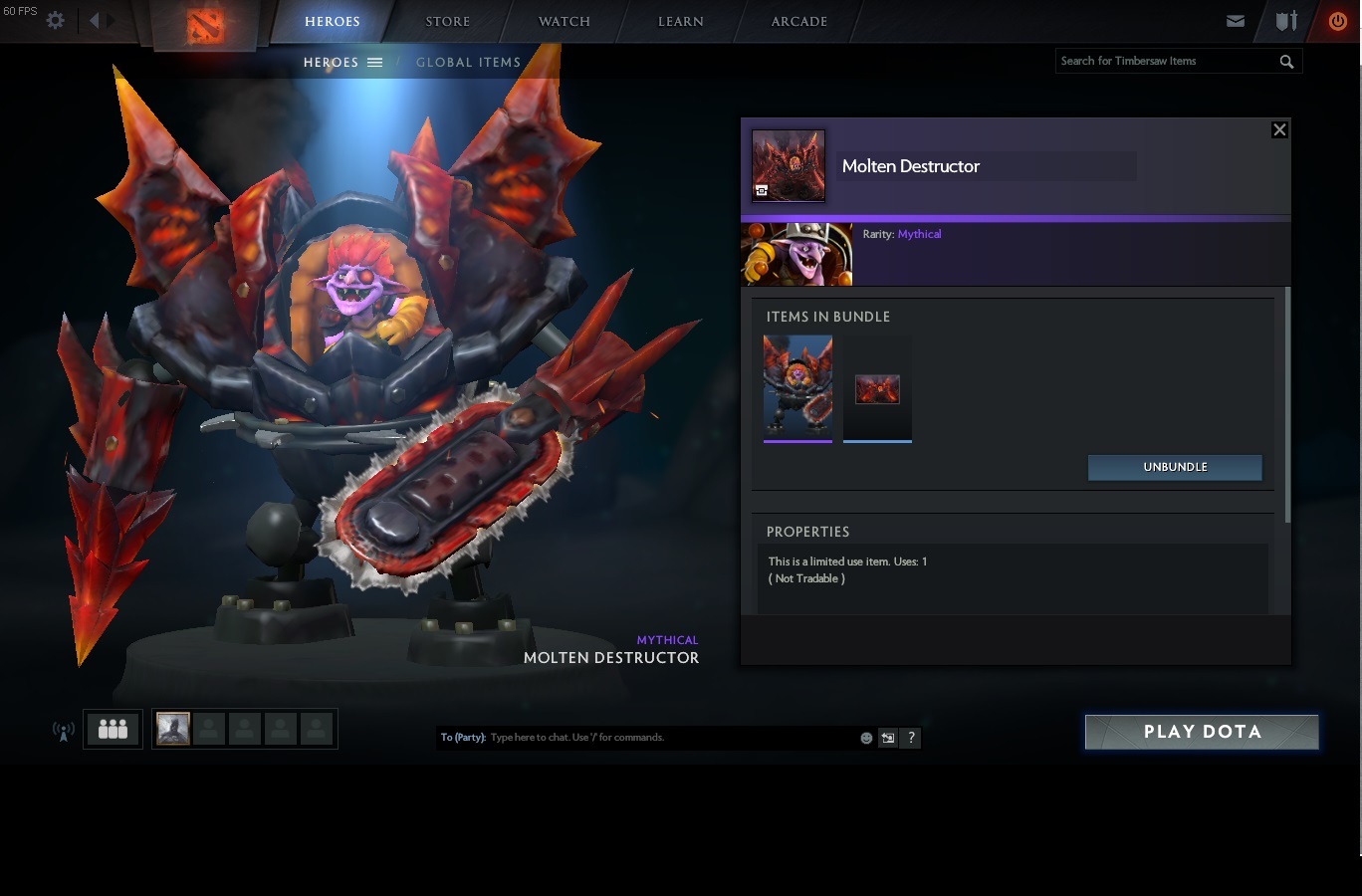The width and height of the screenshot is (1362, 896).
Task: Open the party members group icon
Action: 113,729
